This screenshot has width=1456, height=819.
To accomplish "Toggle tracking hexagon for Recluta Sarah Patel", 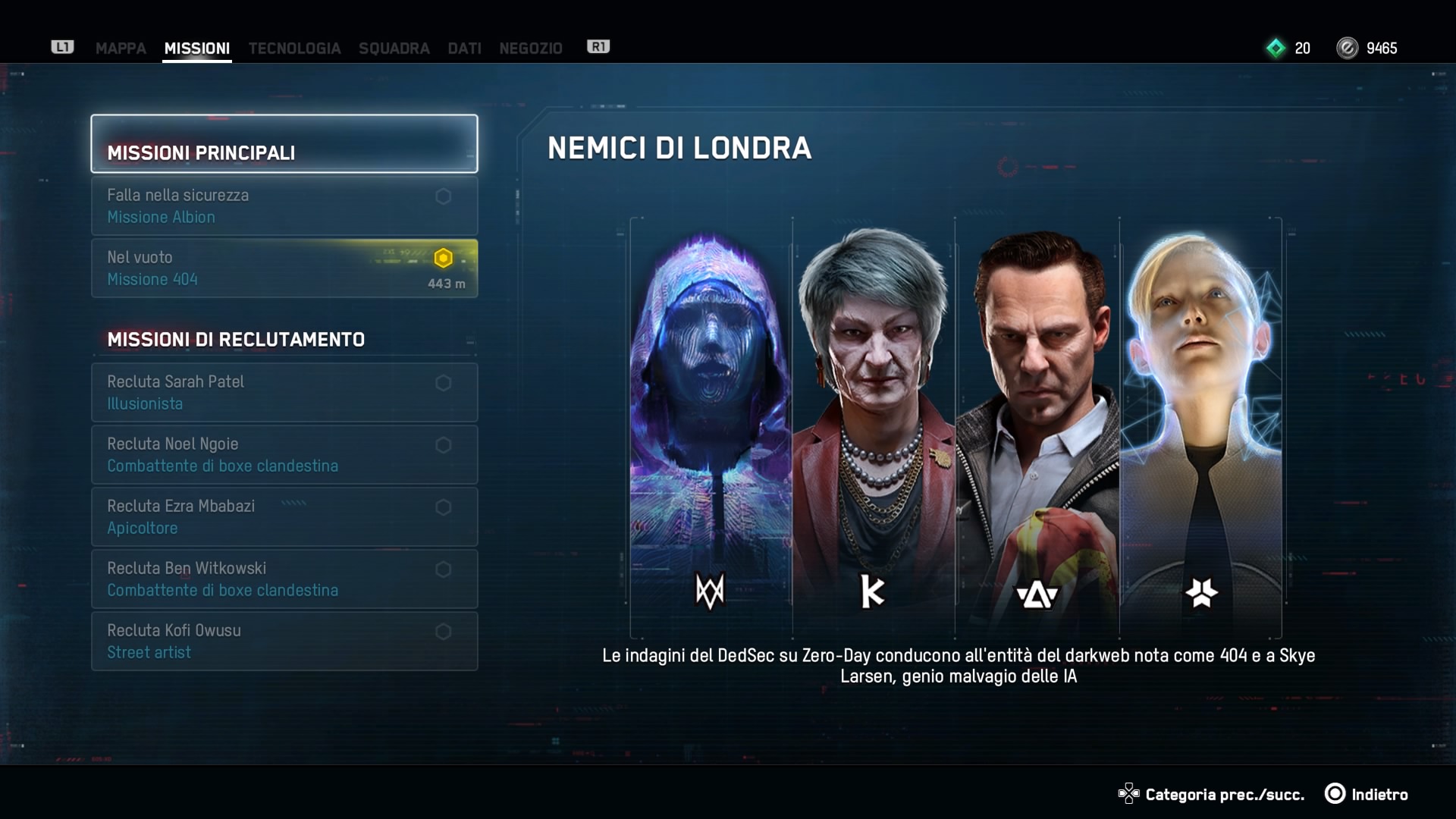I will (444, 383).
